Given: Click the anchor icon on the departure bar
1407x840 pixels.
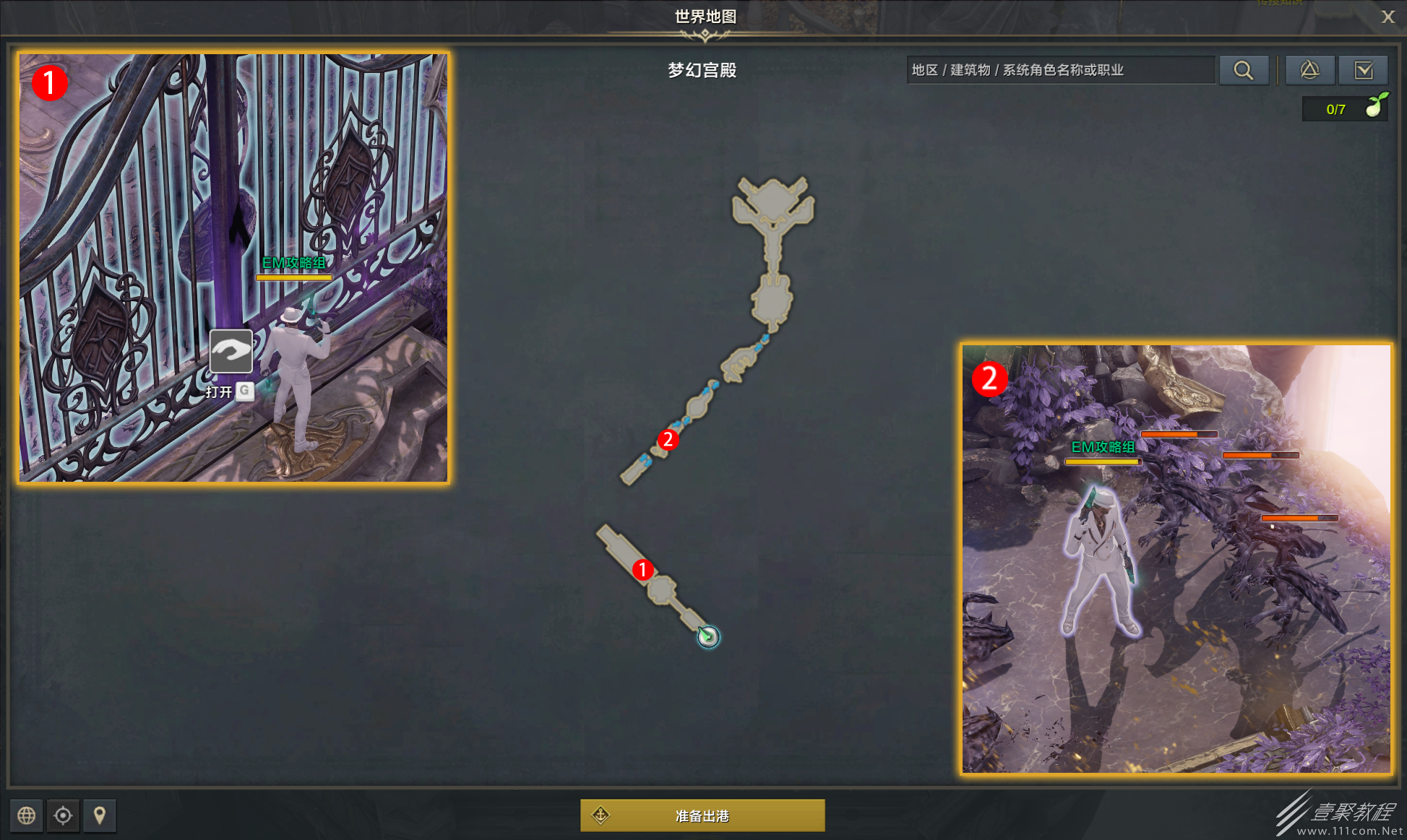Looking at the screenshot, I should point(600,815).
